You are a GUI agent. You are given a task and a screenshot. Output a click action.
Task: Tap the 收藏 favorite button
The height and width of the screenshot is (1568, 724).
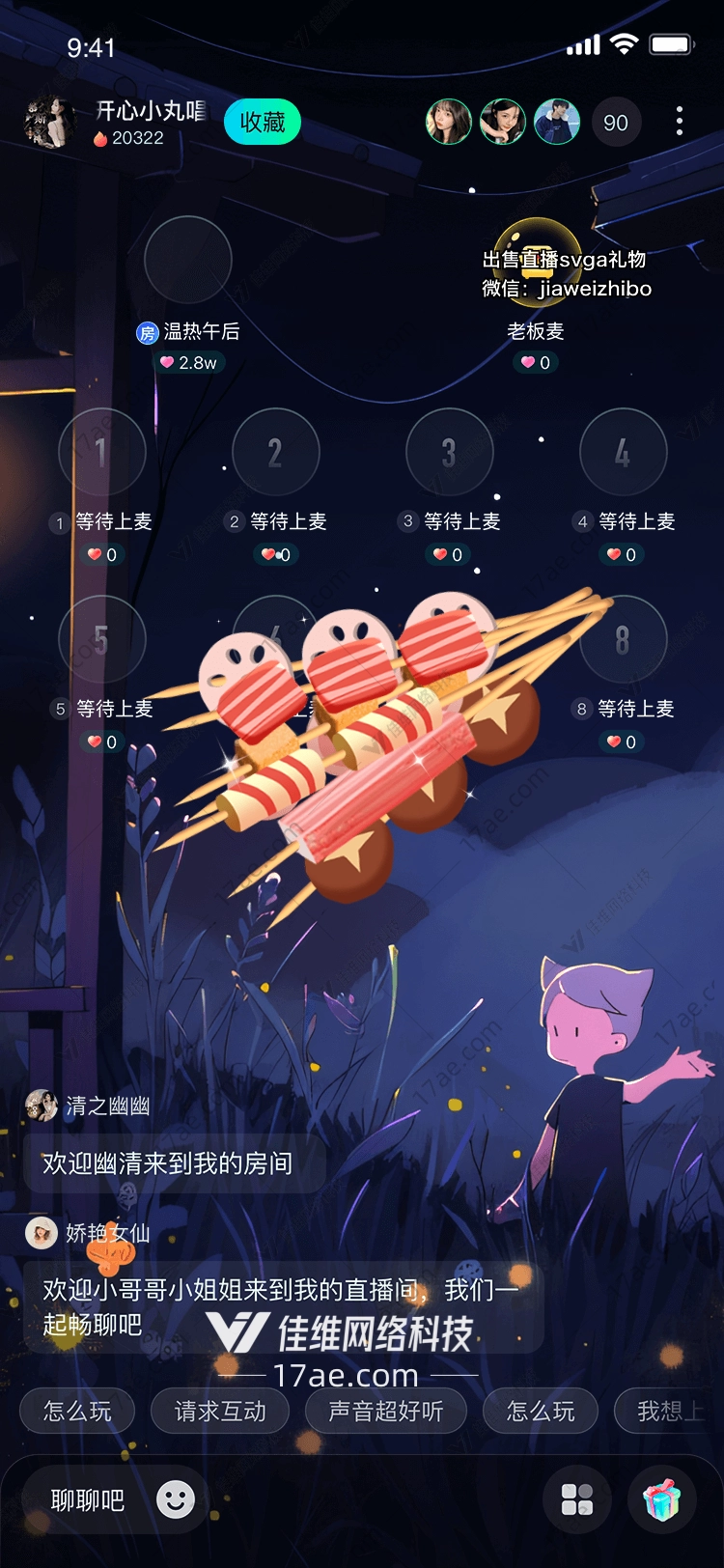[262, 123]
